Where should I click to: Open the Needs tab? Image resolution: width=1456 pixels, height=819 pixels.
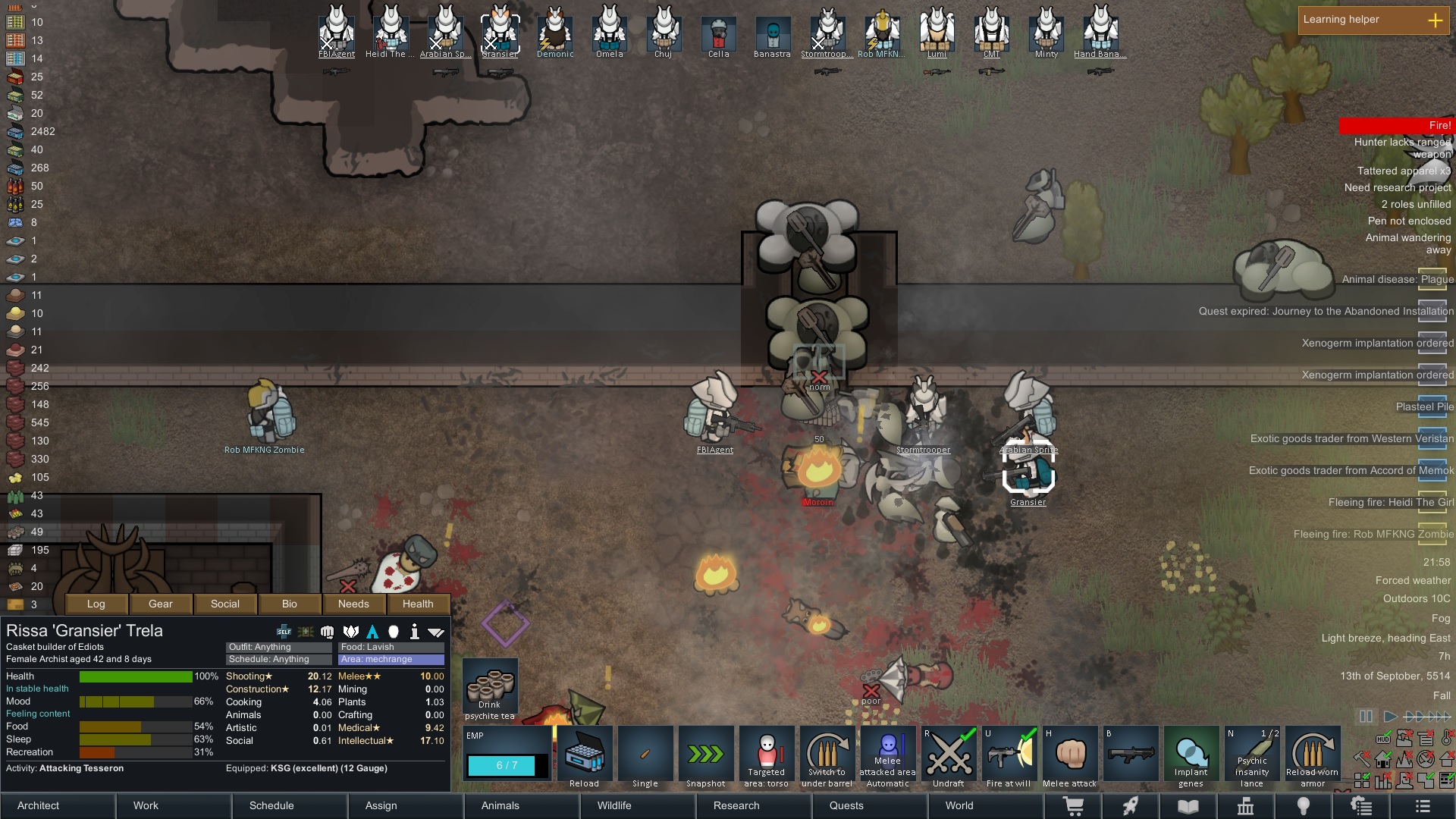click(353, 604)
